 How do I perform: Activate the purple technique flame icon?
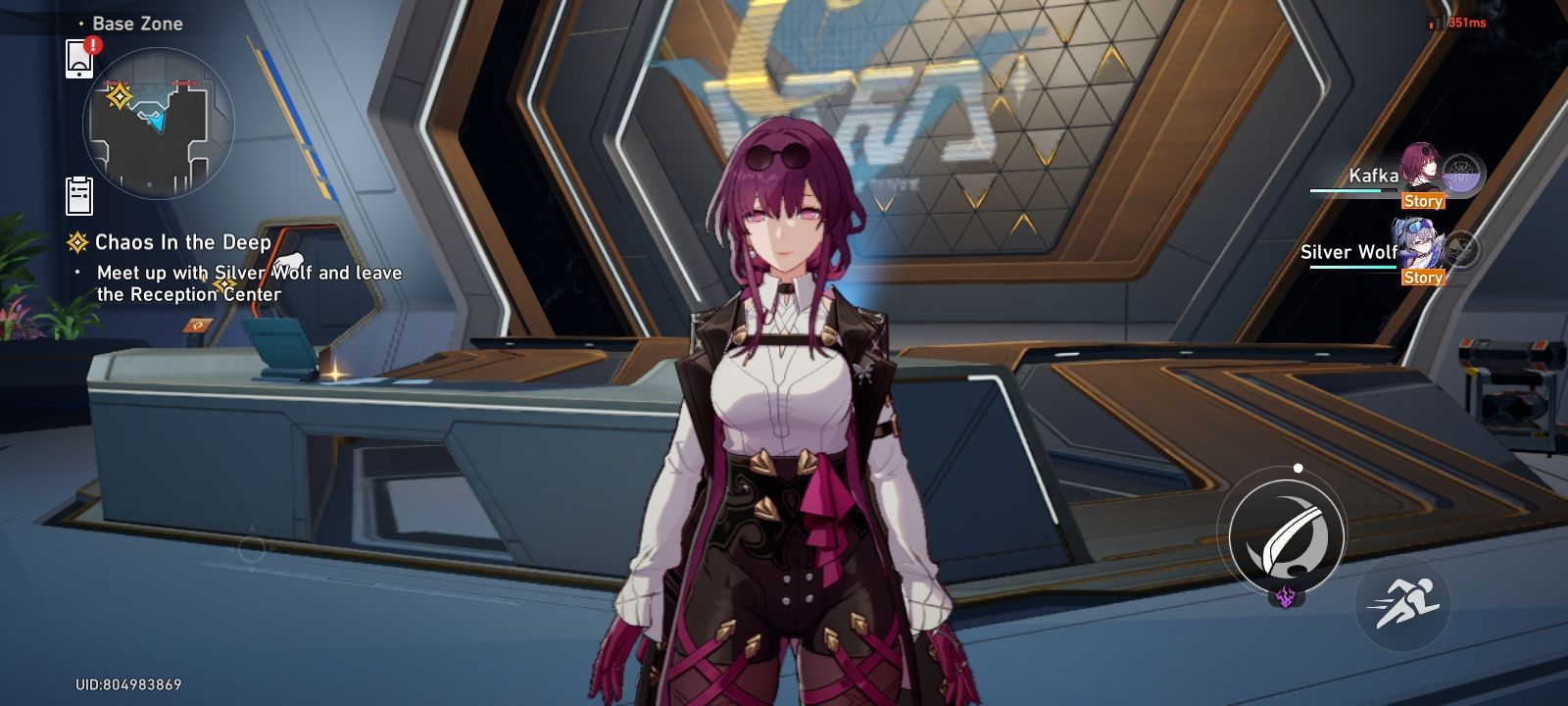coord(1284,598)
